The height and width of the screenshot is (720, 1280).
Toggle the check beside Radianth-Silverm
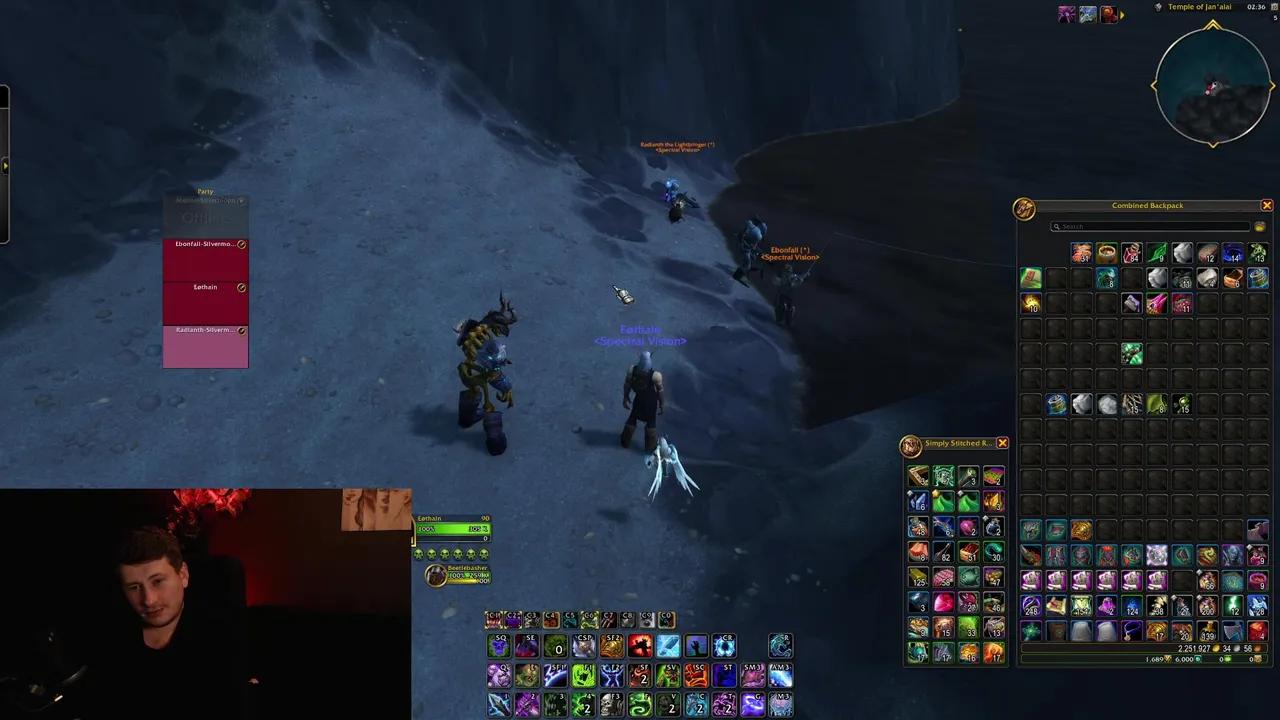click(241, 330)
